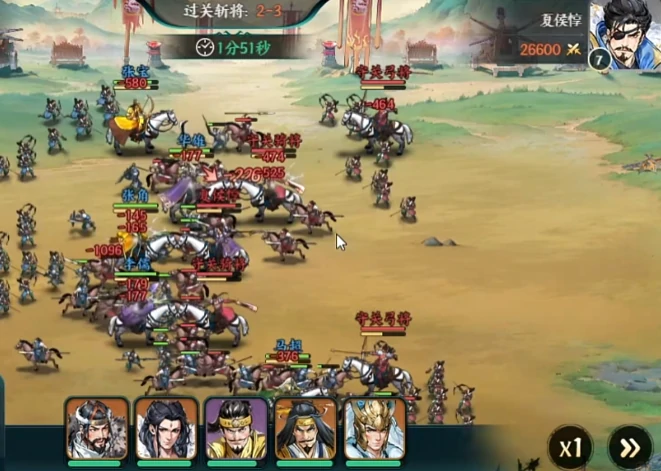Select the long black-haired hero portrait

click(166, 429)
